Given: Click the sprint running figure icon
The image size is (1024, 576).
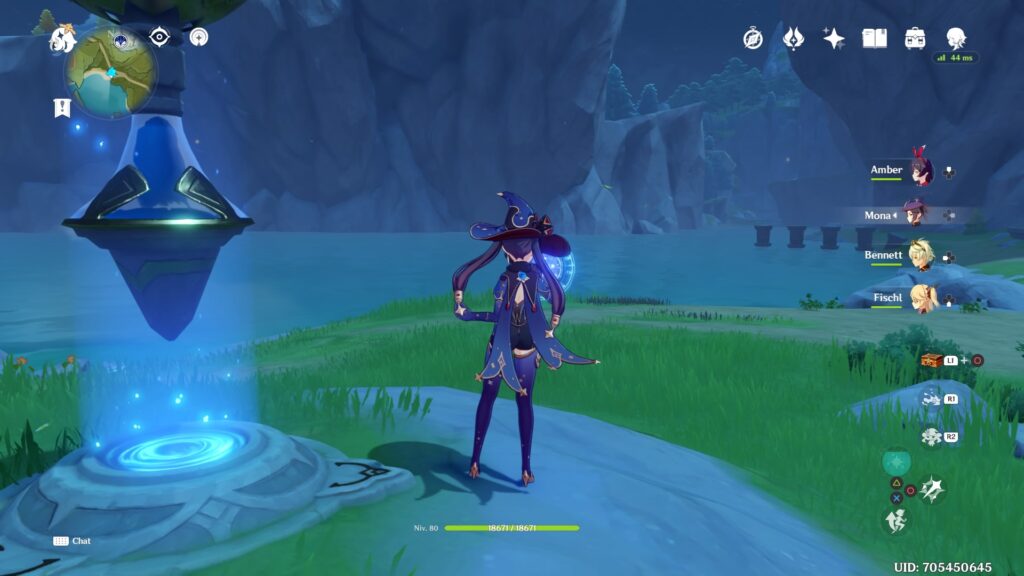Looking at the screenshot, I should [895, 519].
